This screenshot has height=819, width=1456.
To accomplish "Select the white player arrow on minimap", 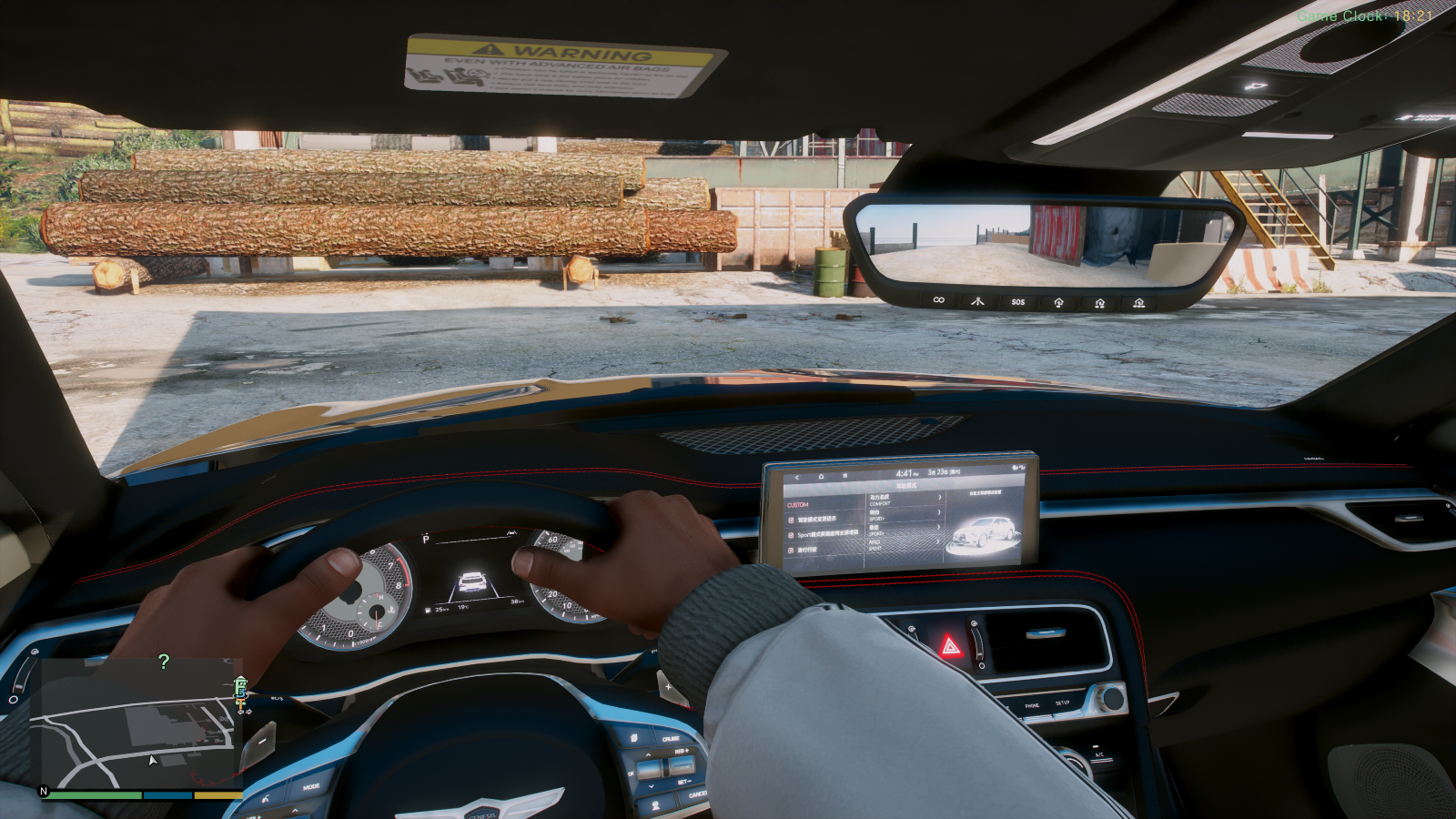I will [x=153, y=760].
